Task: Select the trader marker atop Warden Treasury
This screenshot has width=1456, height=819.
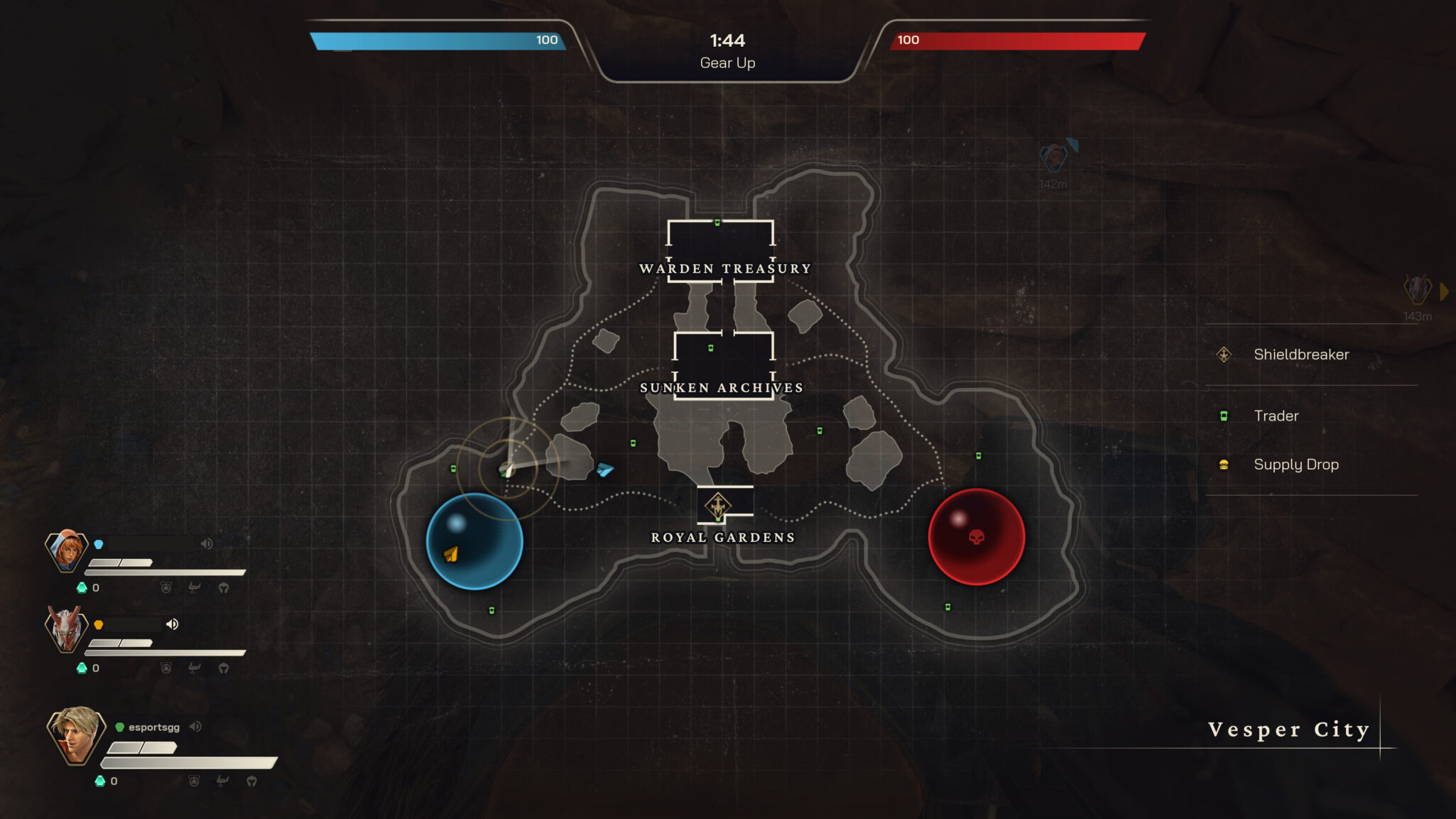Action: pos(717,223)
